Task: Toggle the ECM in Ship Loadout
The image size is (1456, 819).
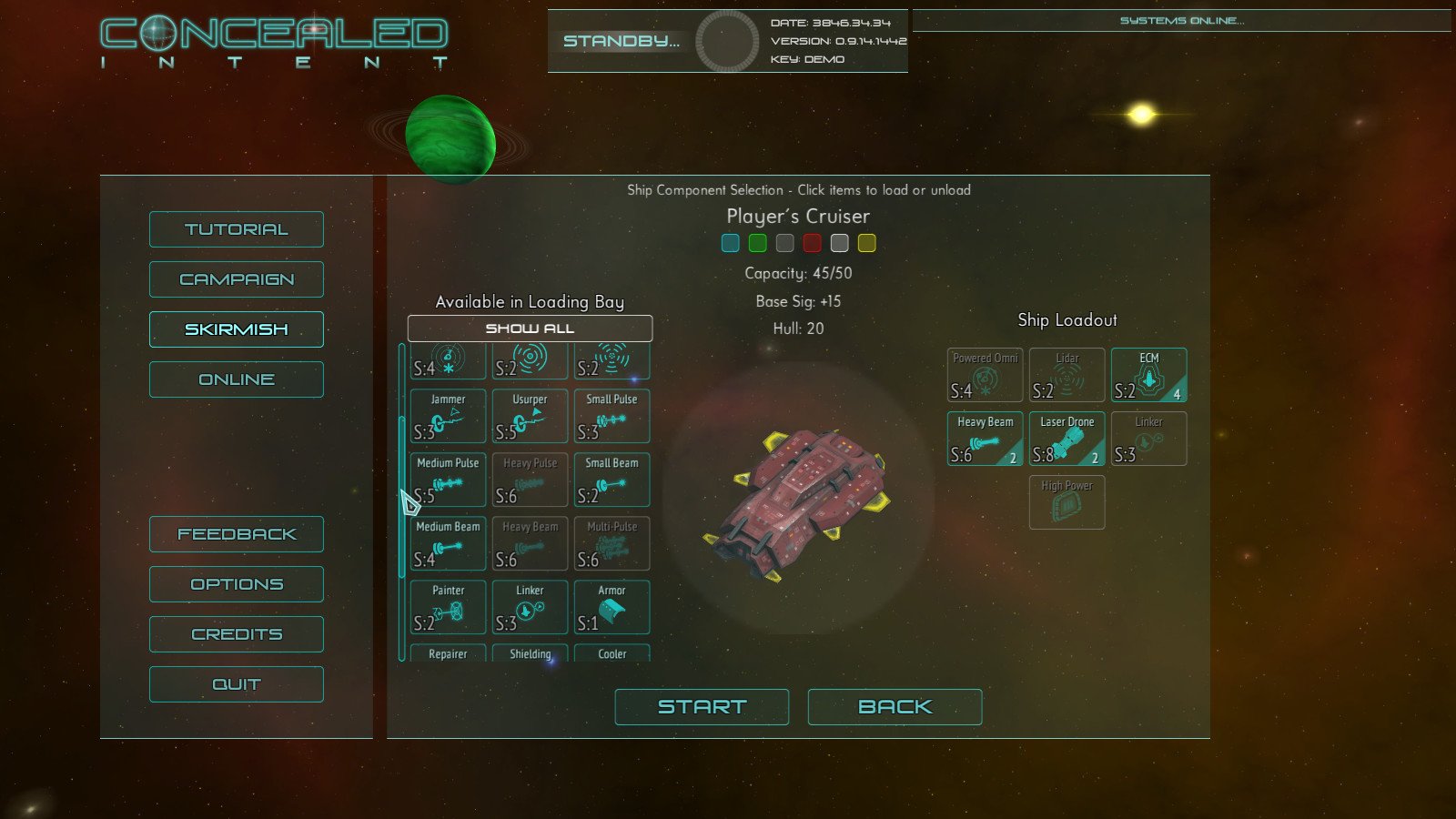Action: (x=1148, y=374)
